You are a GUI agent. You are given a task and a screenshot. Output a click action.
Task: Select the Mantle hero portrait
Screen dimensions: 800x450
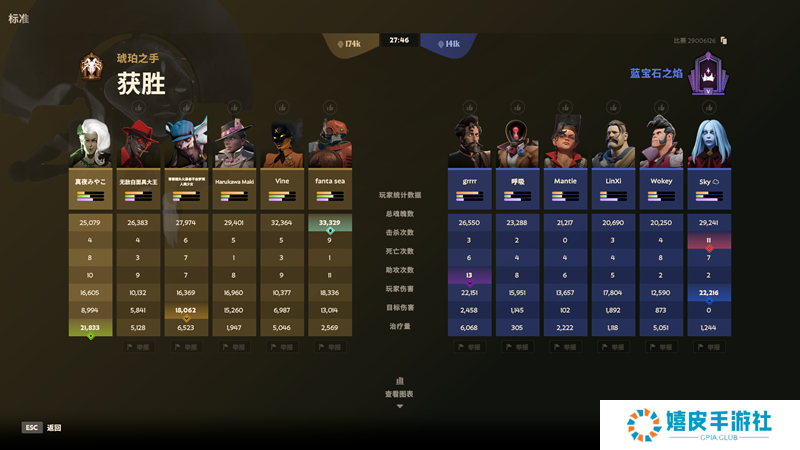565,143
